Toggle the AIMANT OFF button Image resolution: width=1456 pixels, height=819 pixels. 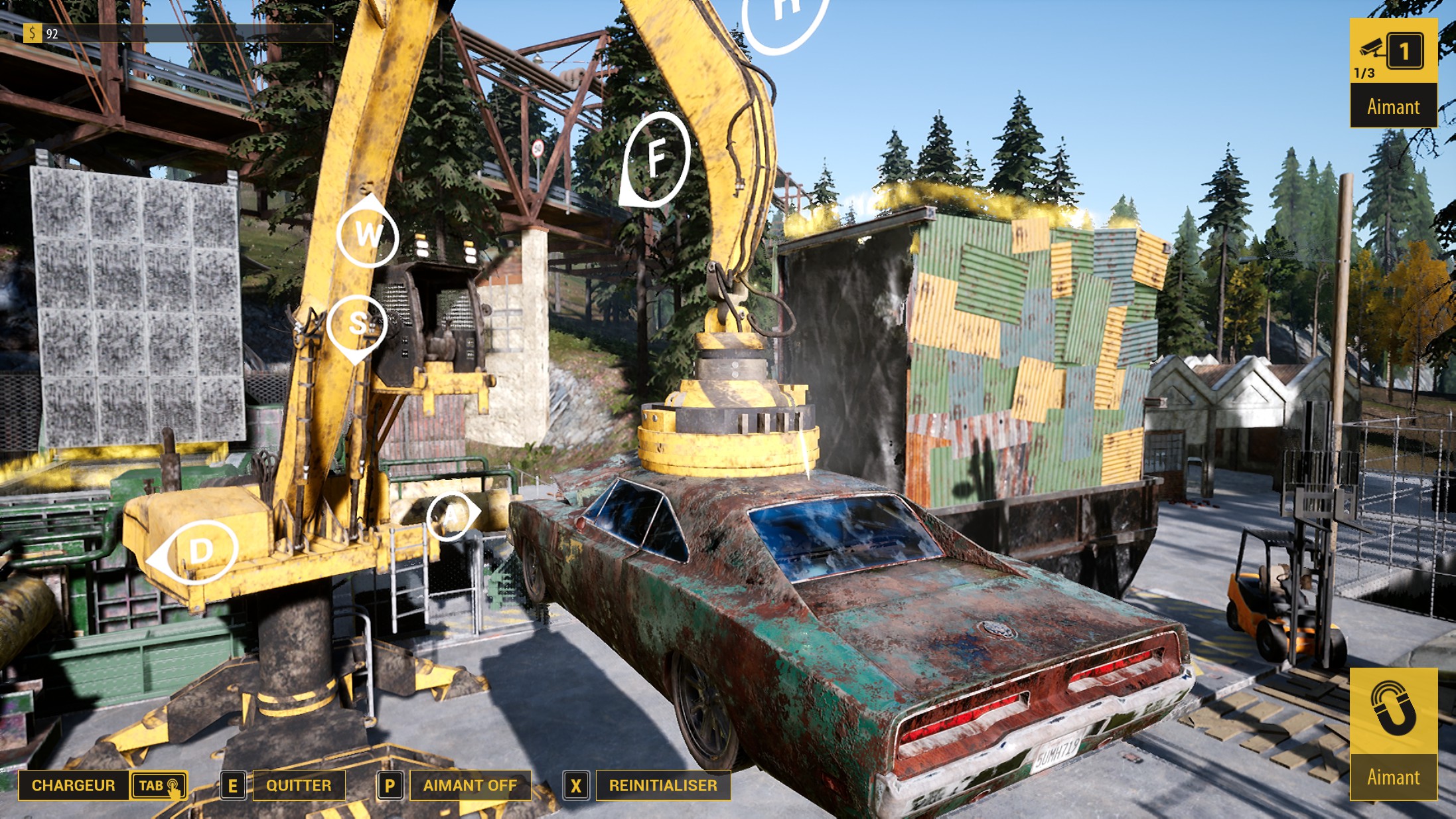[470, 785]
